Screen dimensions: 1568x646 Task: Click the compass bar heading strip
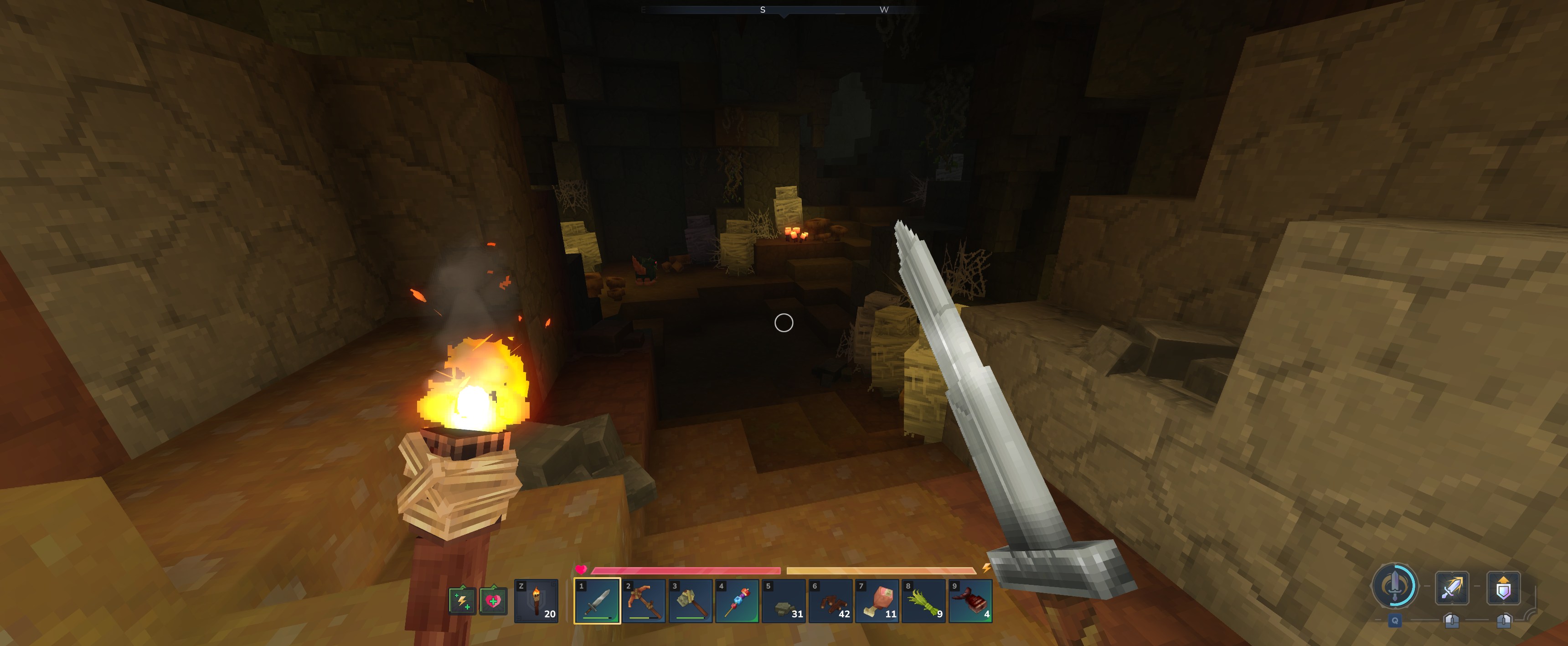[x=784, y=10]
